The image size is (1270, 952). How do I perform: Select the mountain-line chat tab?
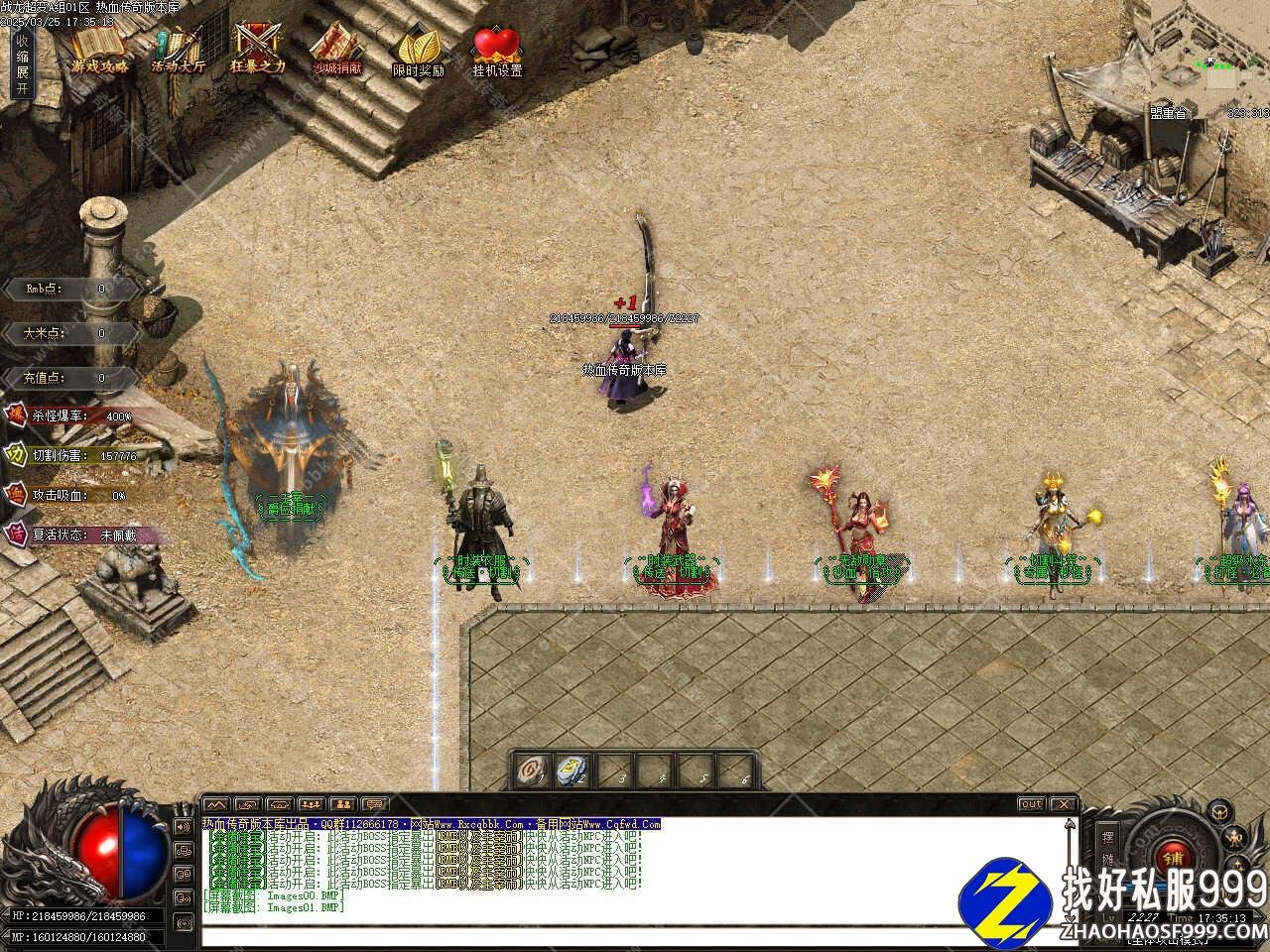tap(216, 804)
